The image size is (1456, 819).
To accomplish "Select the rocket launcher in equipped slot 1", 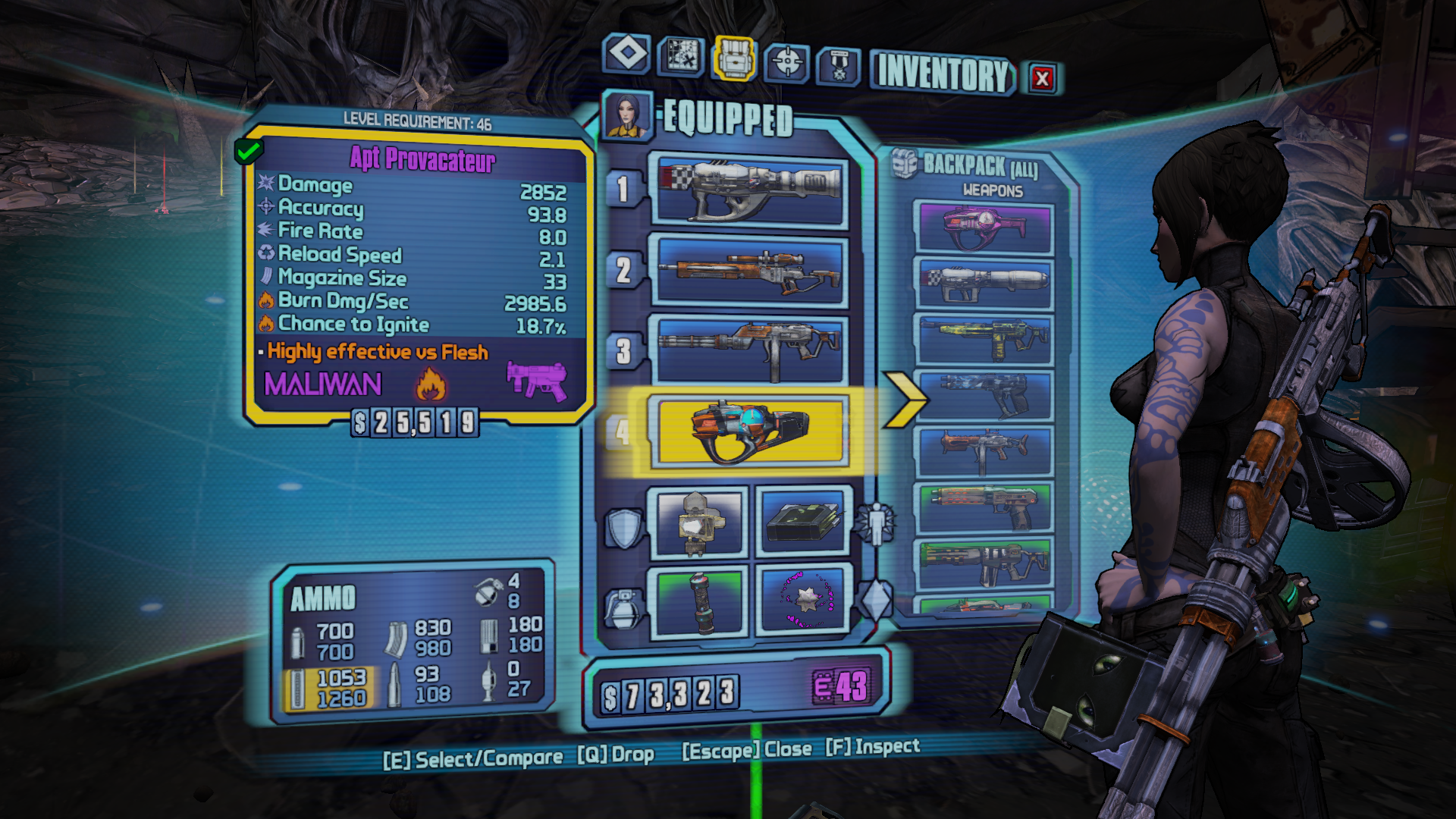I will tap(750, 190).
